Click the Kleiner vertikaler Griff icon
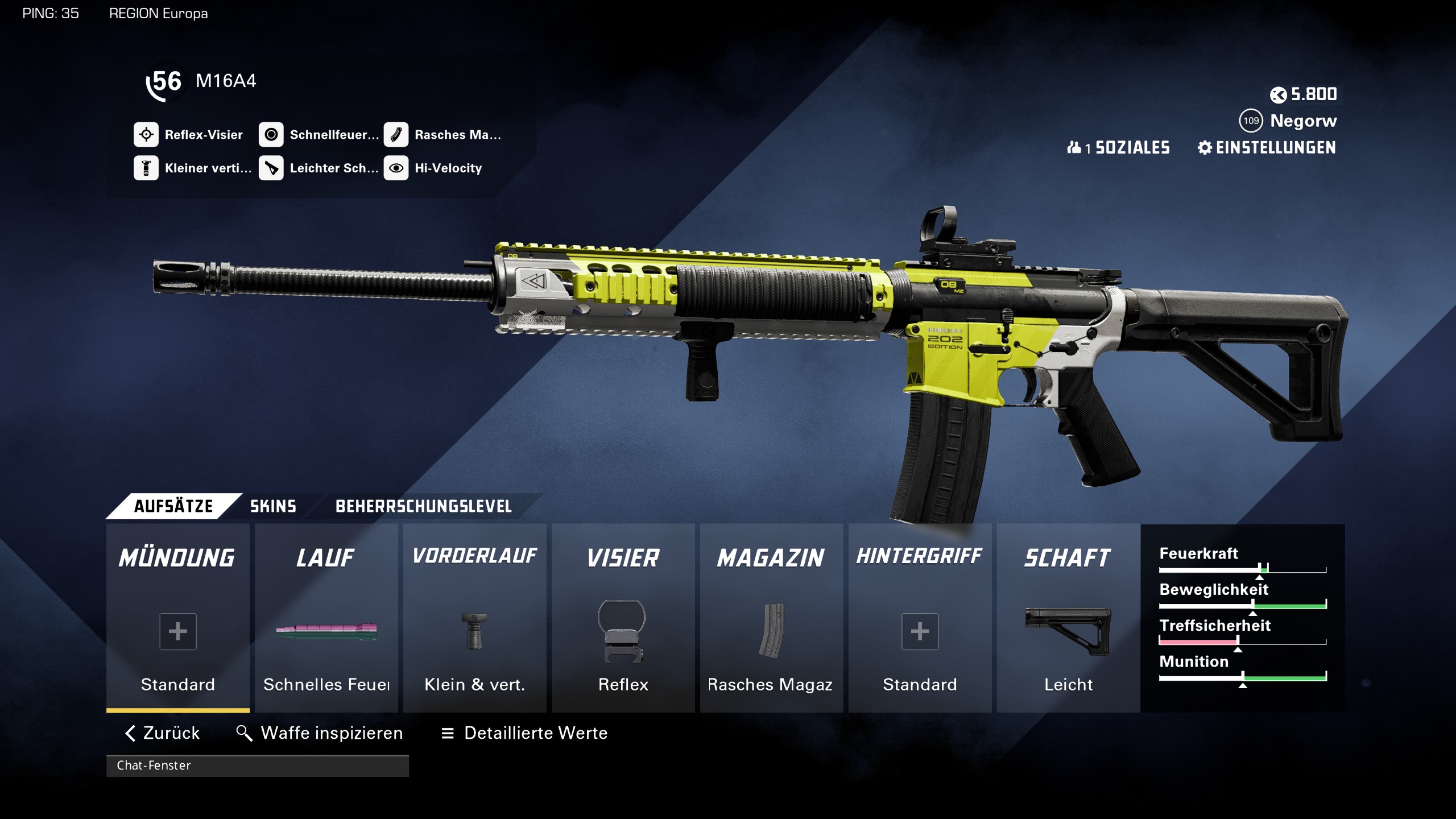 tap(147, 168)
